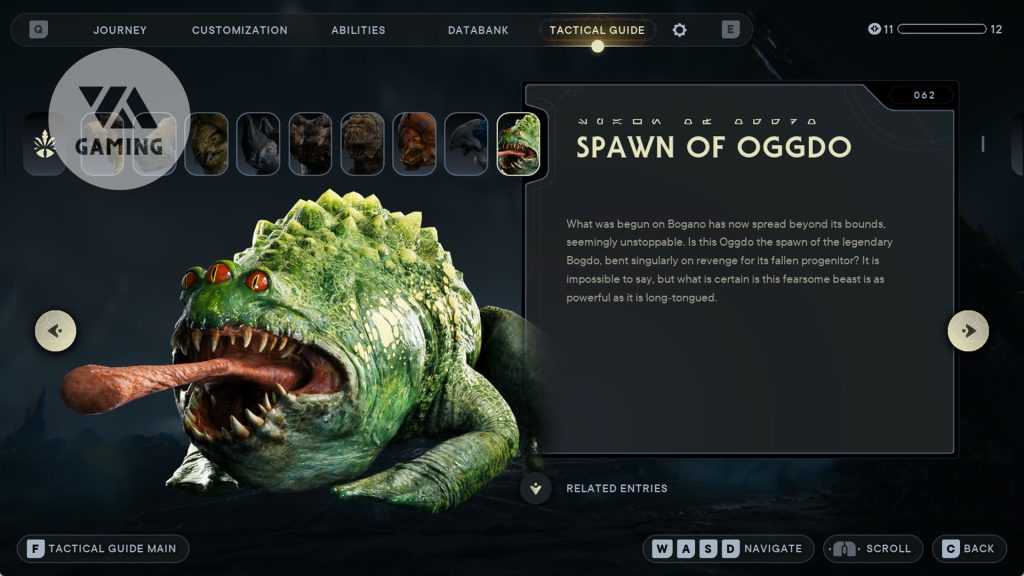Select the Databank tab
Image resolution: width=1024 pixels, height=576 pixels.
pyautogui.click(x=478, y=30)
